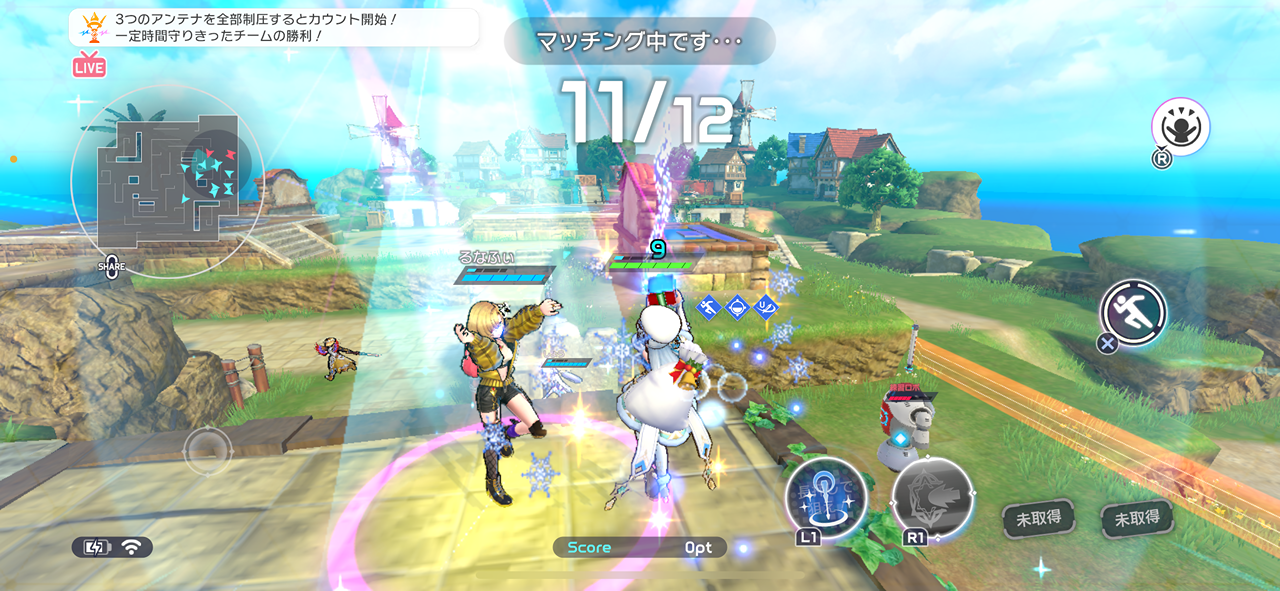Open the circular maze minimap
The width and height of the screenshot is (1280, 591).
click(167, 180)
